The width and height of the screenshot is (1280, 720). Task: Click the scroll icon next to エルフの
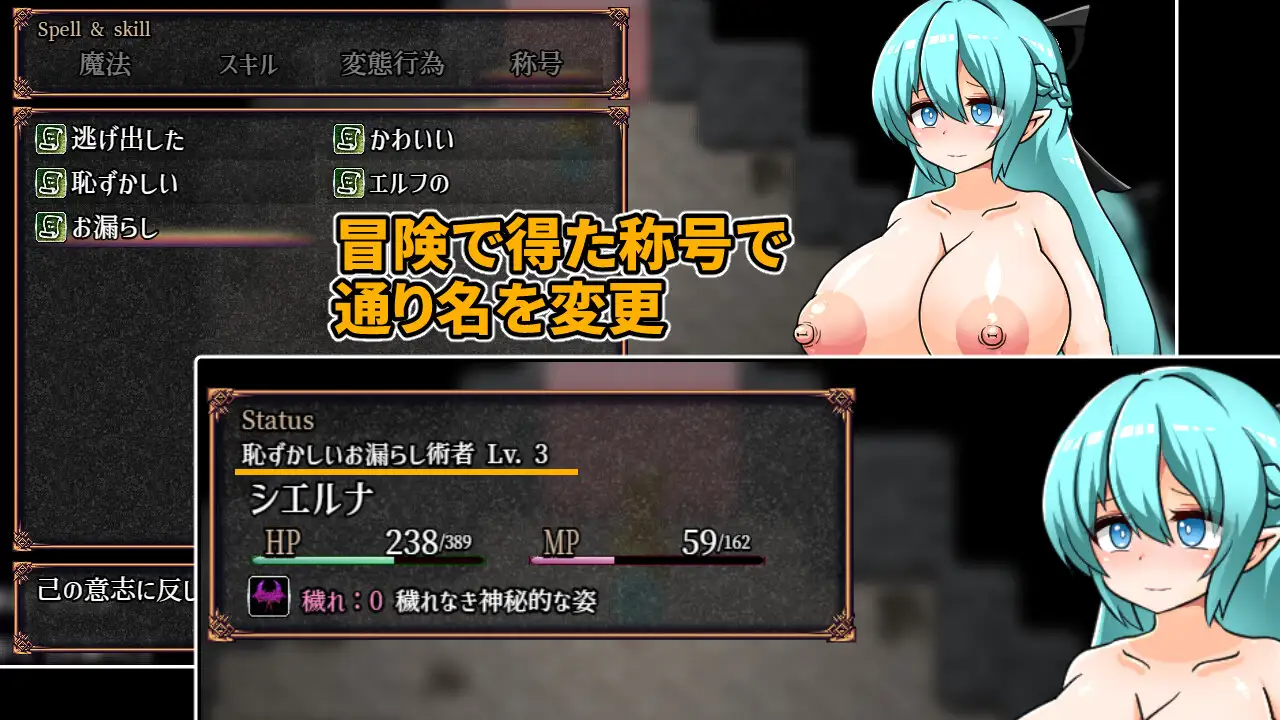347,184
